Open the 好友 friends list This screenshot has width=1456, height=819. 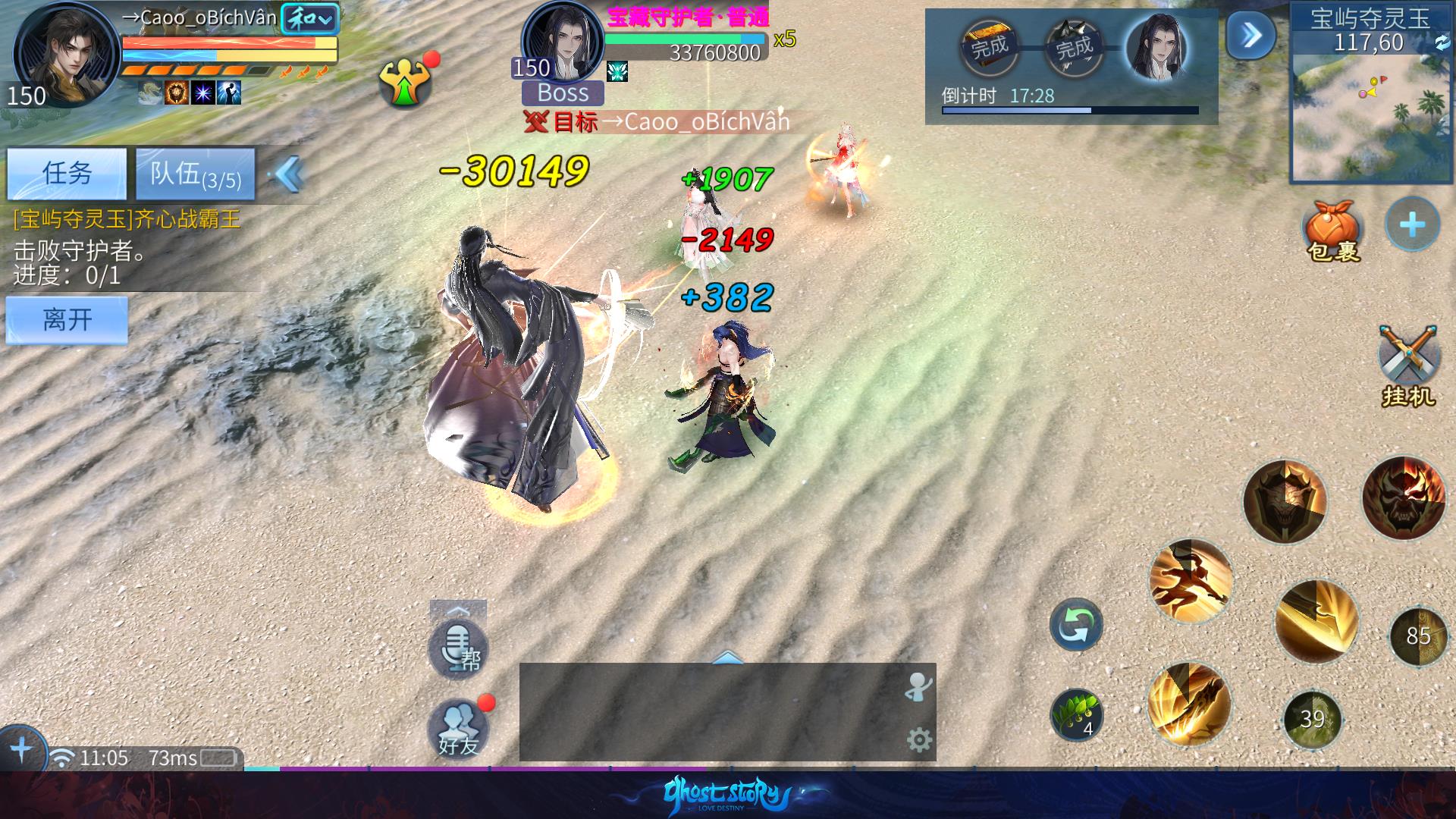(458, 728)
